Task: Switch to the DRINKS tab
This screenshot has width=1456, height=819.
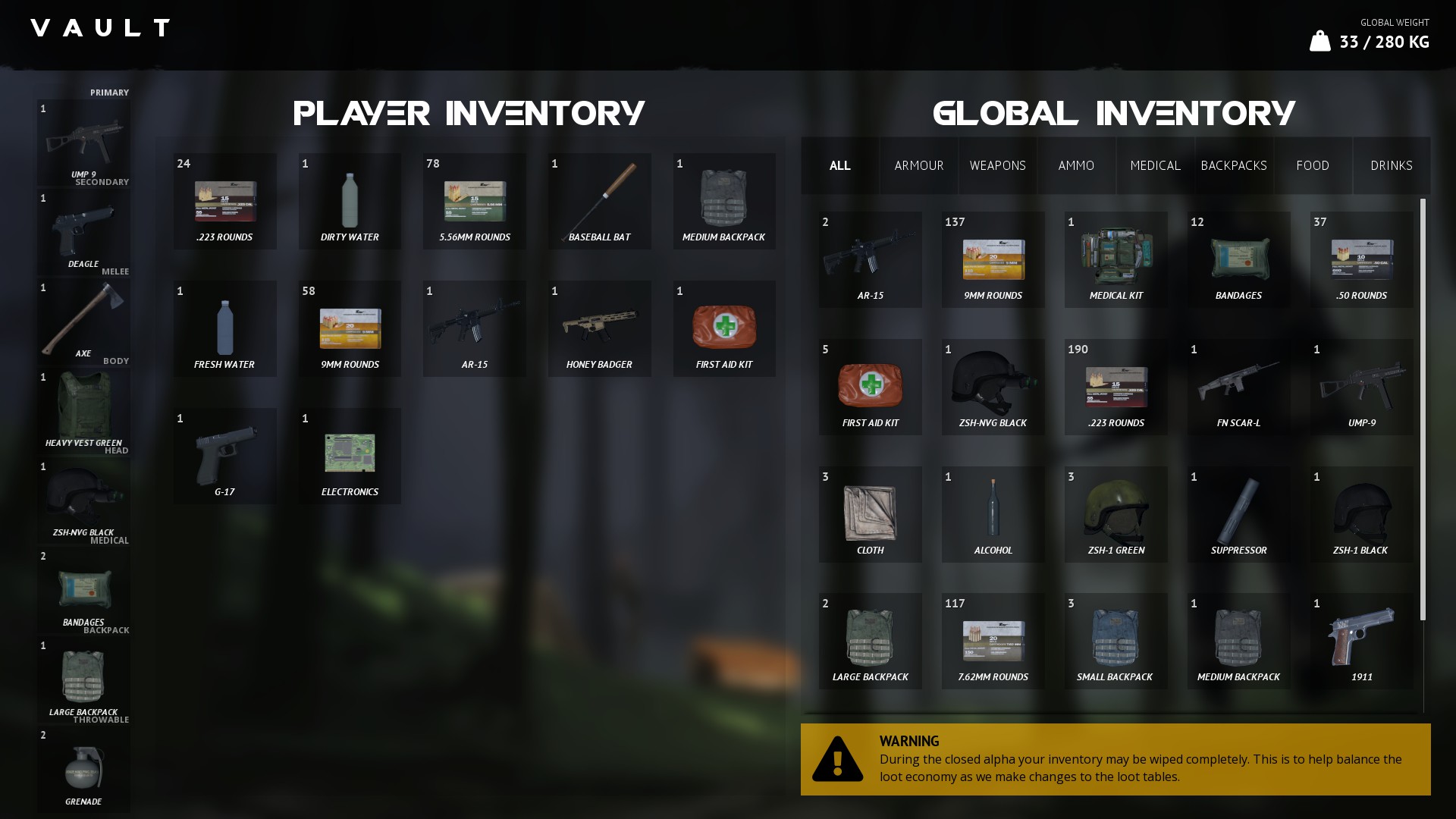Action: (x=1392, y=165)
